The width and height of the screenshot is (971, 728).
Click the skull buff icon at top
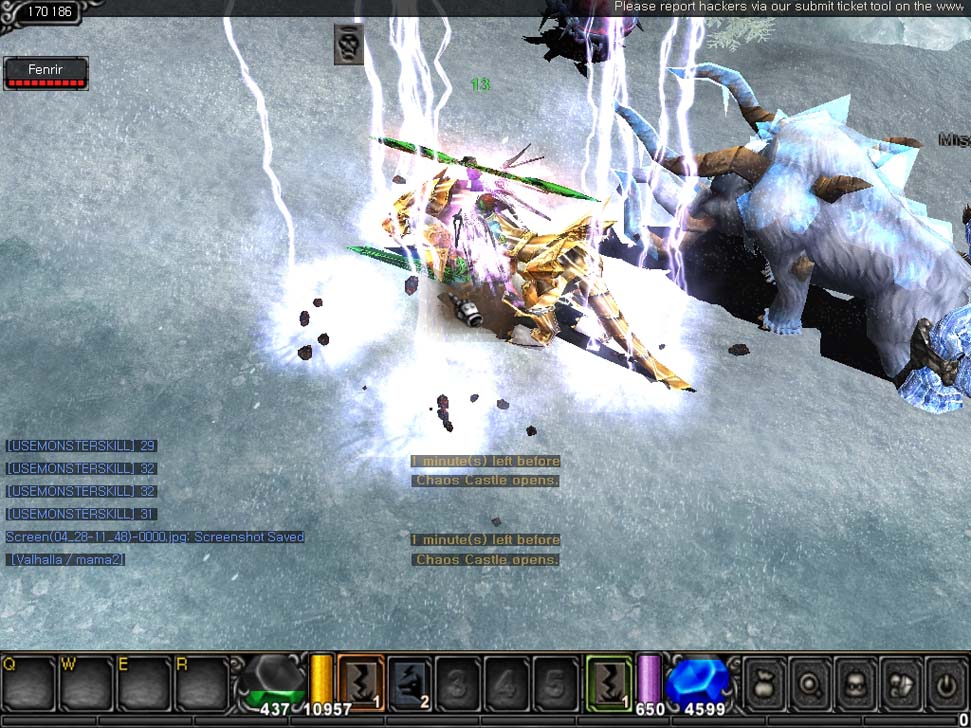(348, 44)
